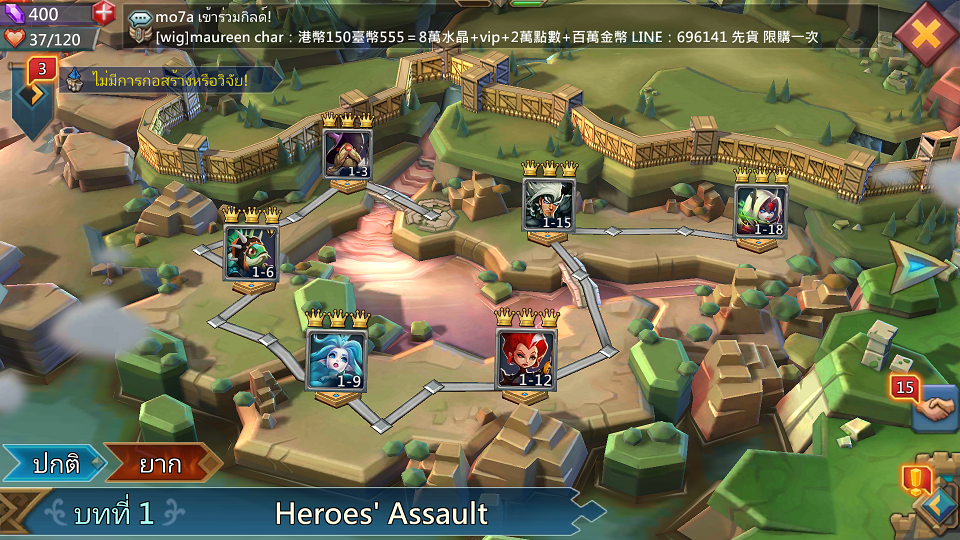Add more gems with the red plus
The image size is (960, 540).
104,13
